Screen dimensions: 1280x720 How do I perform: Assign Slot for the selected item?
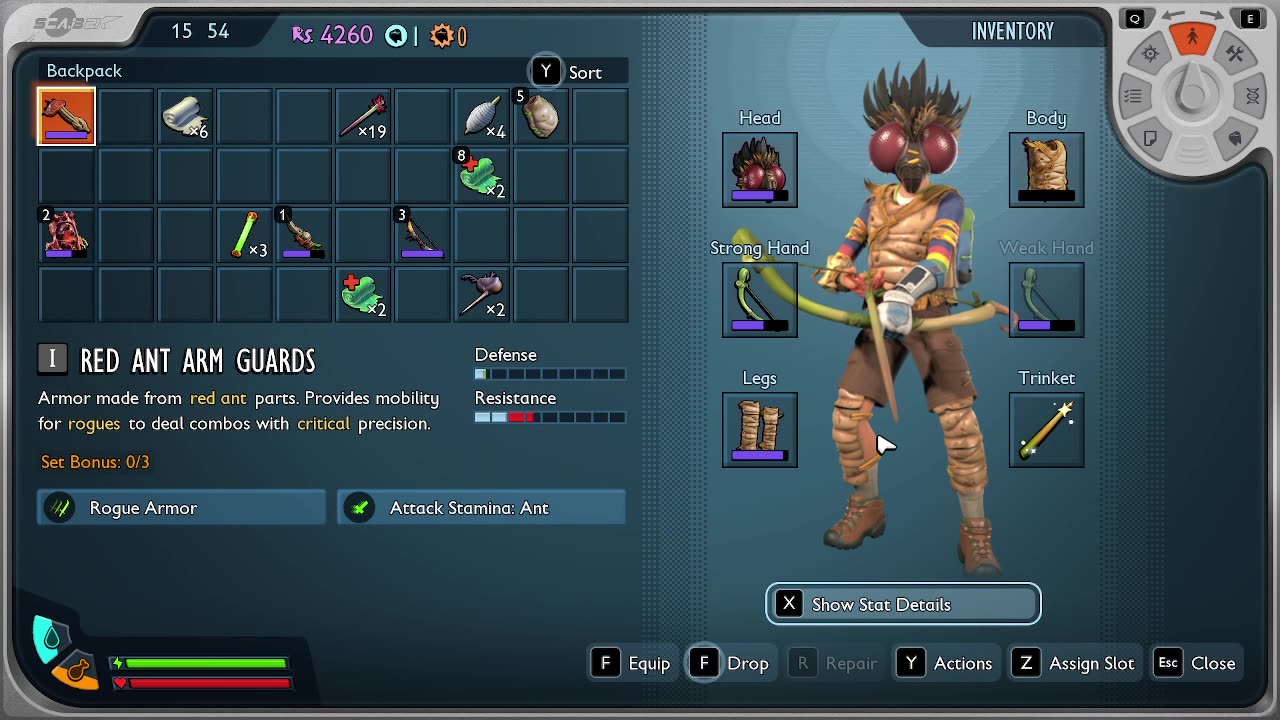[x=1075, y=663]
